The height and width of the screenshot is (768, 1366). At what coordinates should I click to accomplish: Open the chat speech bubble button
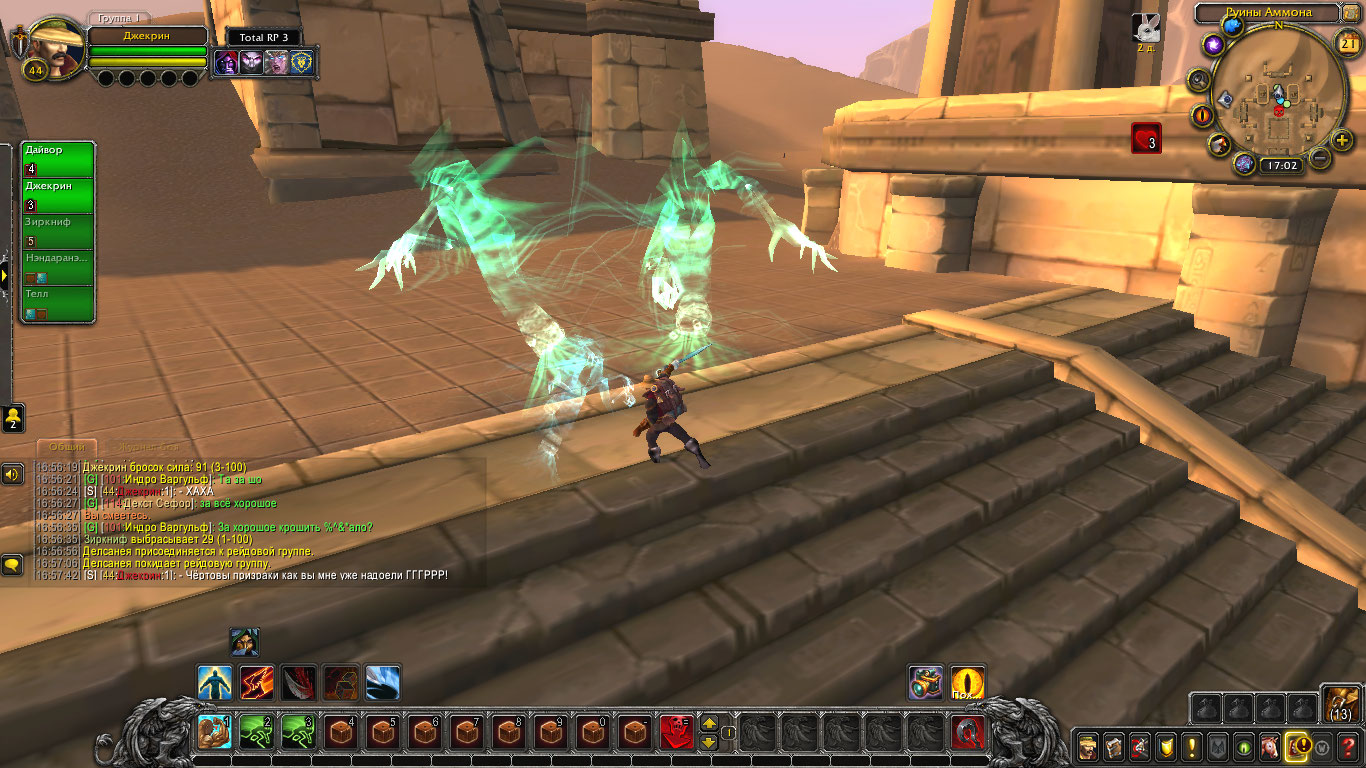pos(12,565)
